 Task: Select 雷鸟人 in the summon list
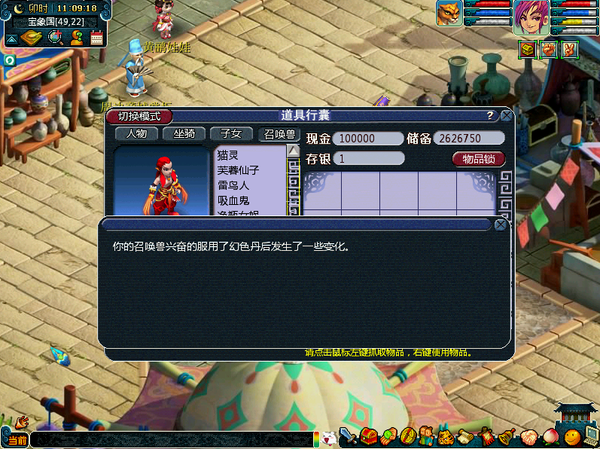click(232, 186)
